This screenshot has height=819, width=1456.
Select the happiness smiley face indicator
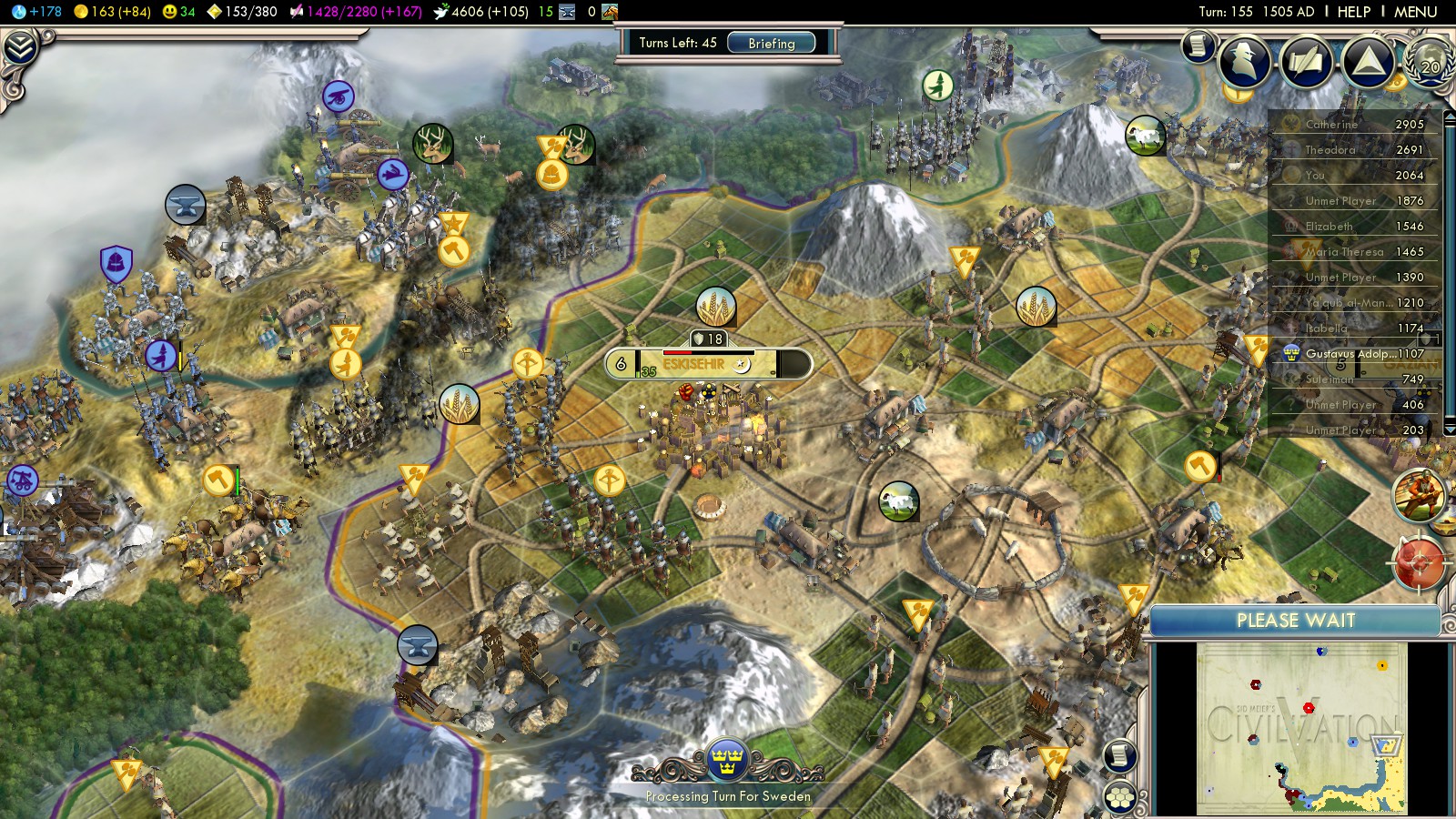(178, 12)
